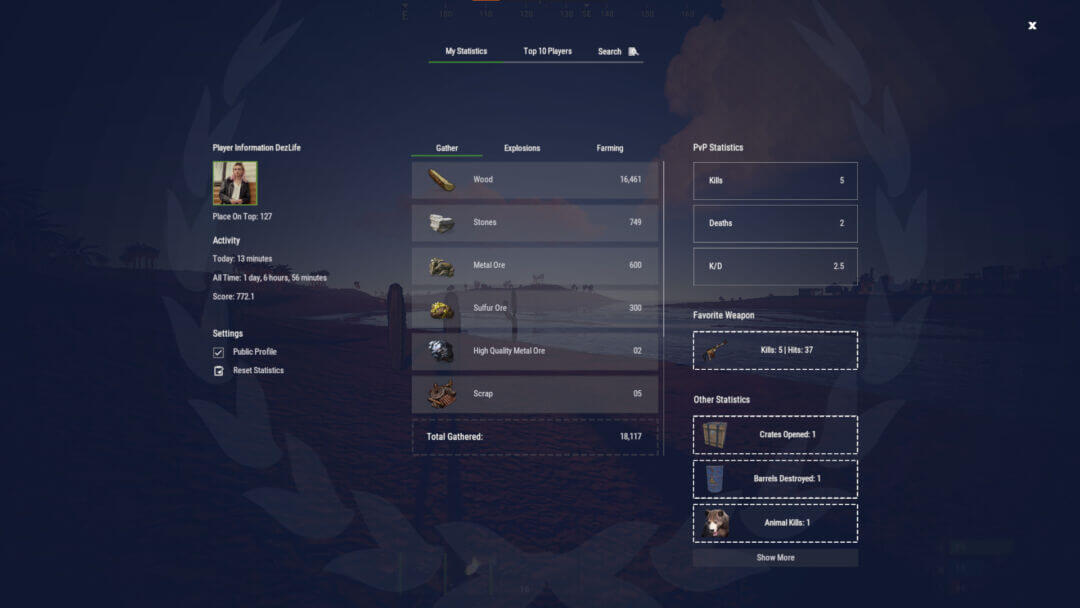The image size is (1080, 608).
Task: Click the Favorite Weapon box
Action: pos(775,350)
